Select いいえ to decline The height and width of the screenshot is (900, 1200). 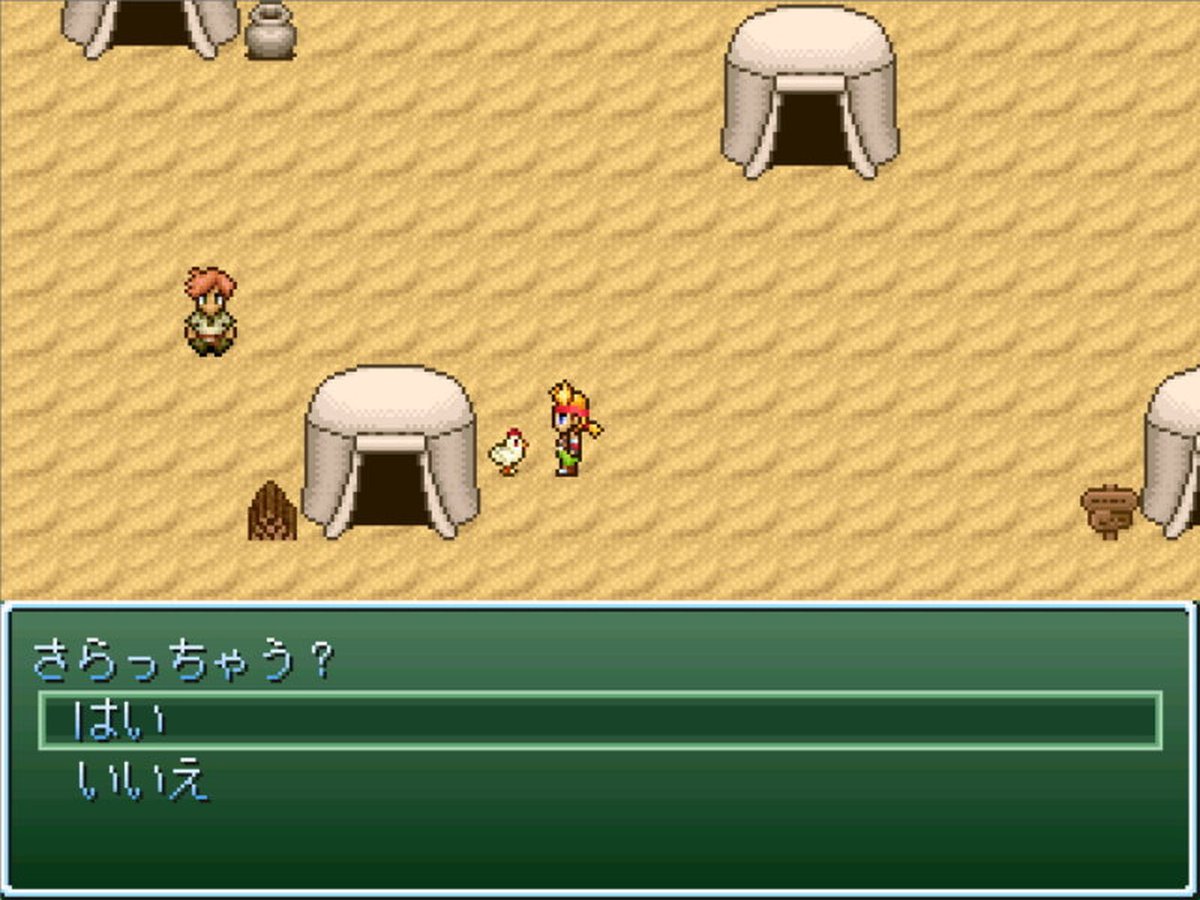(143, 781)
